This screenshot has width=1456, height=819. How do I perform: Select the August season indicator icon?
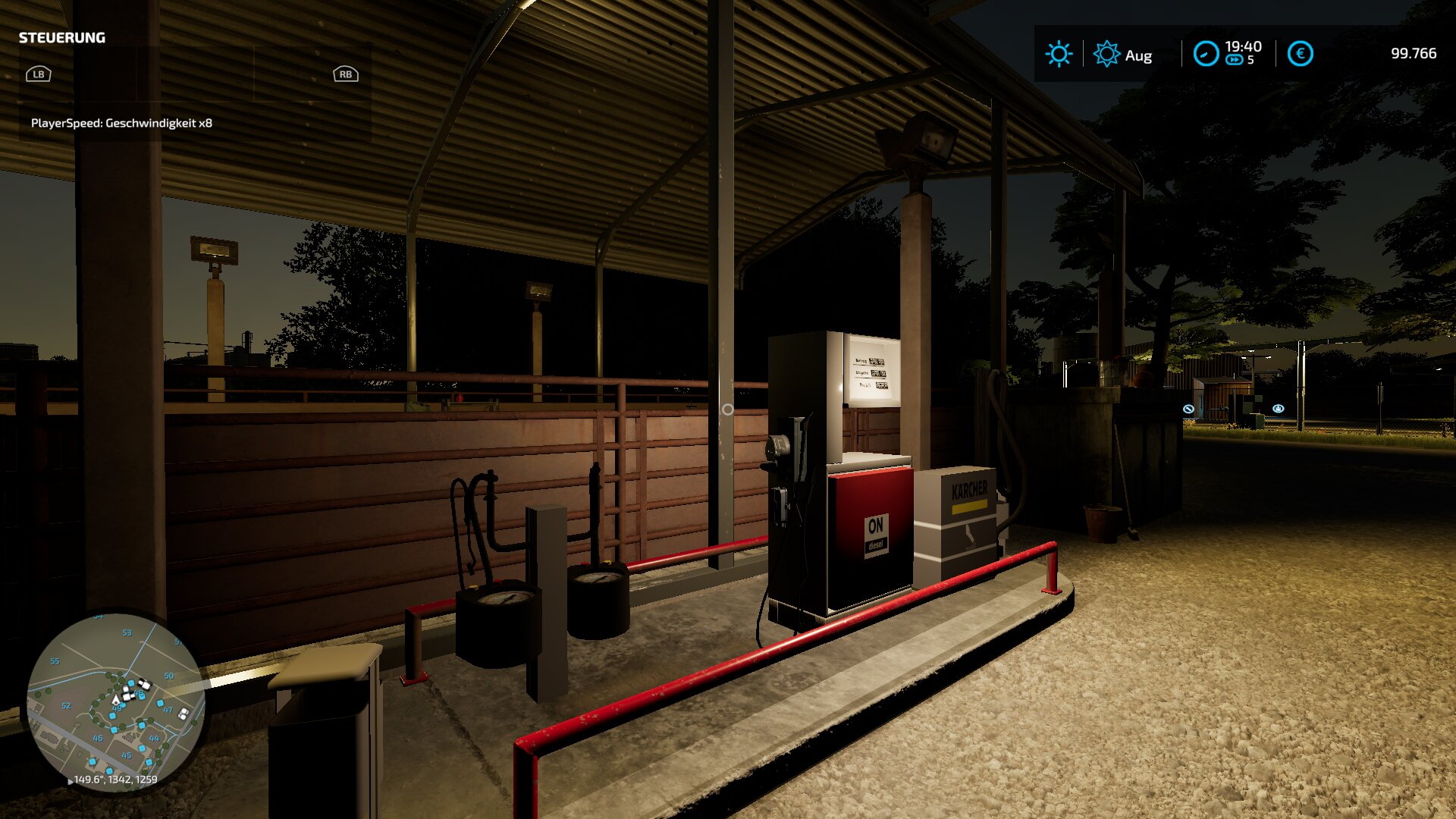coord(1106,54)
